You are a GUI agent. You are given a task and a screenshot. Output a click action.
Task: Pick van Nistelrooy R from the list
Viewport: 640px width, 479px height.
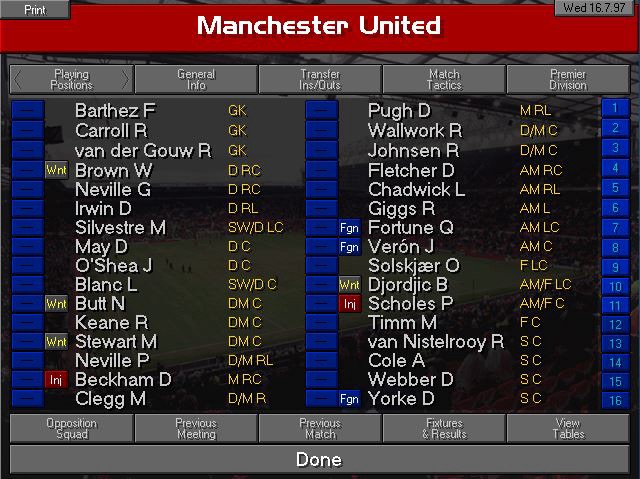click(436, 342)
